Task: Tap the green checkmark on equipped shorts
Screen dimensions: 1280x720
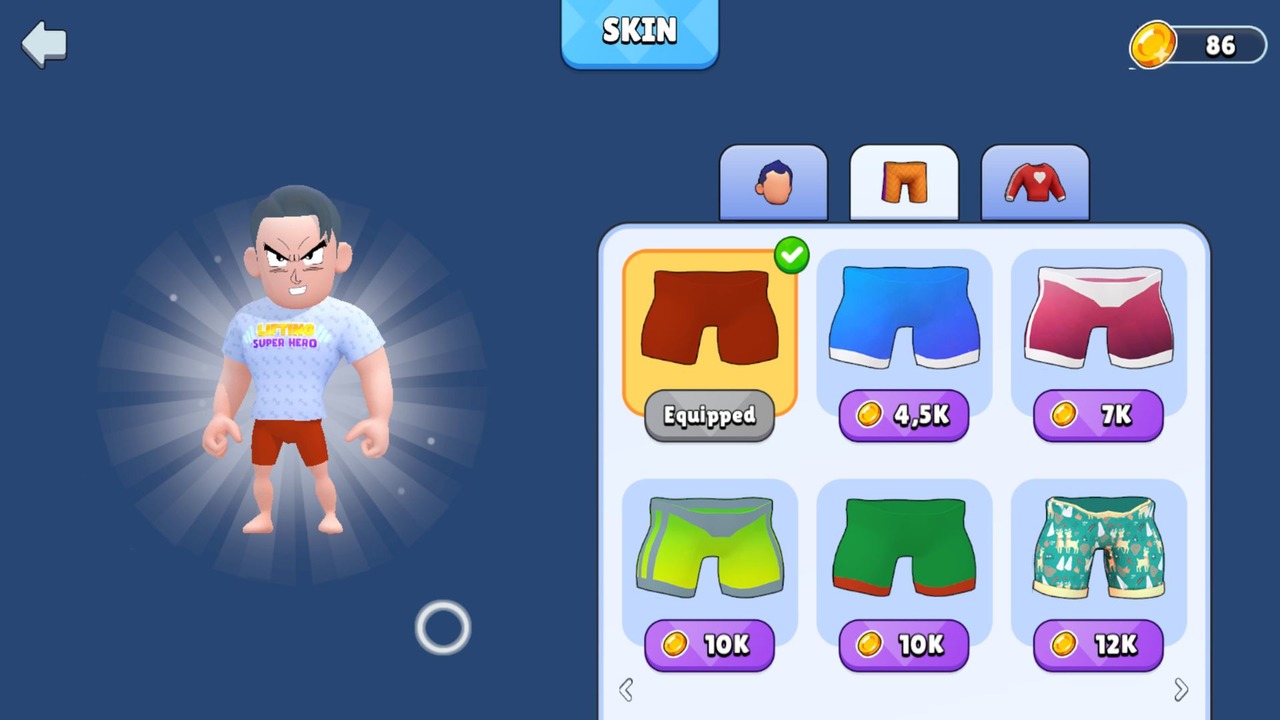Action: (791, 256)
